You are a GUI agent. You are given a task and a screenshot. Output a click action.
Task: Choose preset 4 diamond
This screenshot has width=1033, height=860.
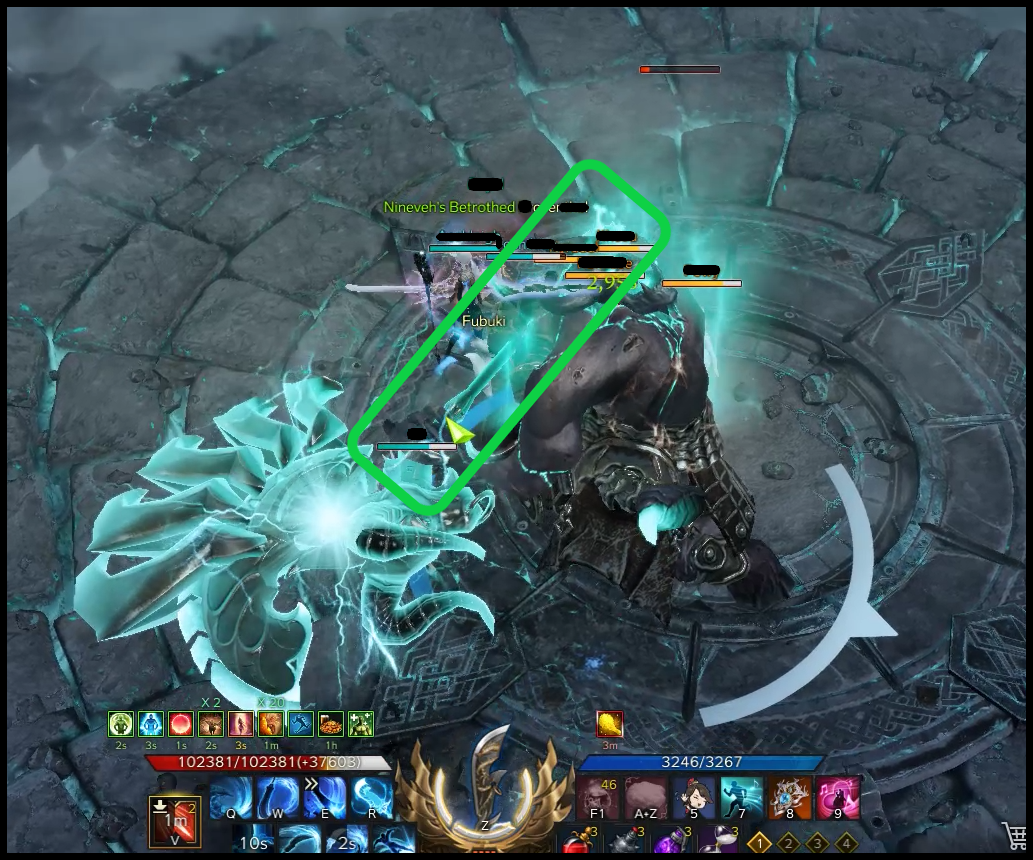tap(846, 843)
